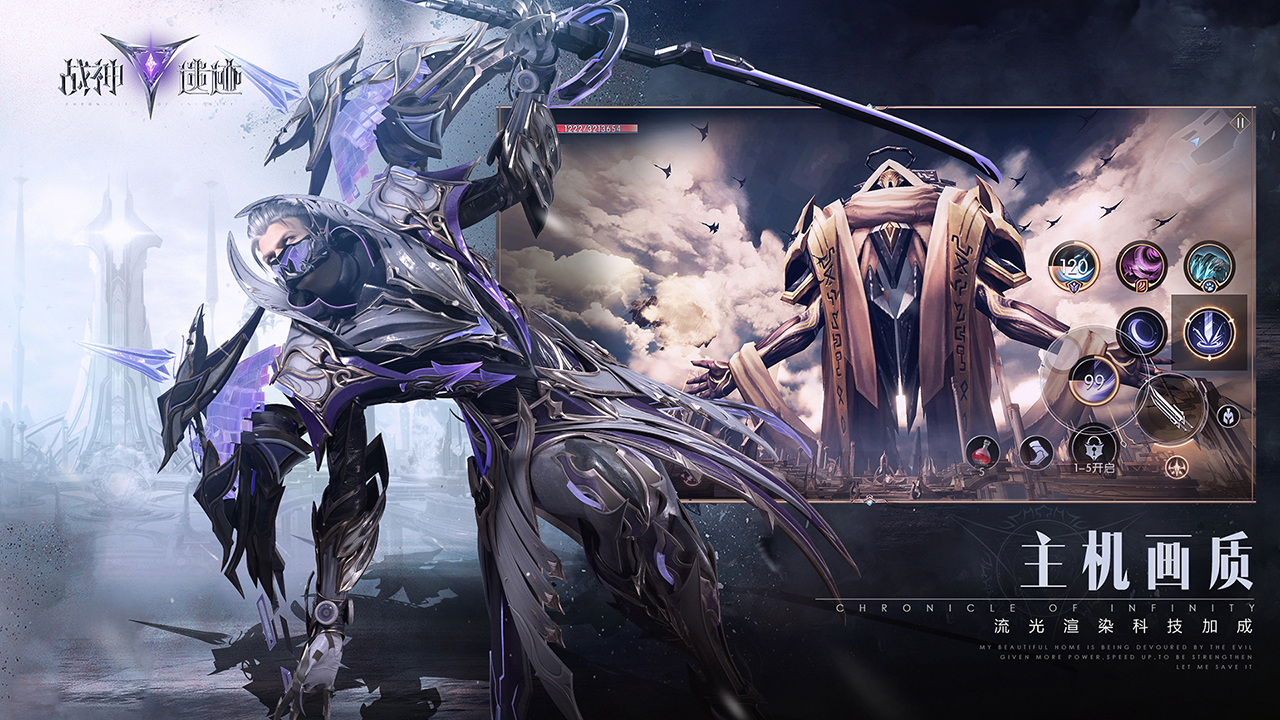Select the small helmet icon

[x=1228, y=416]
